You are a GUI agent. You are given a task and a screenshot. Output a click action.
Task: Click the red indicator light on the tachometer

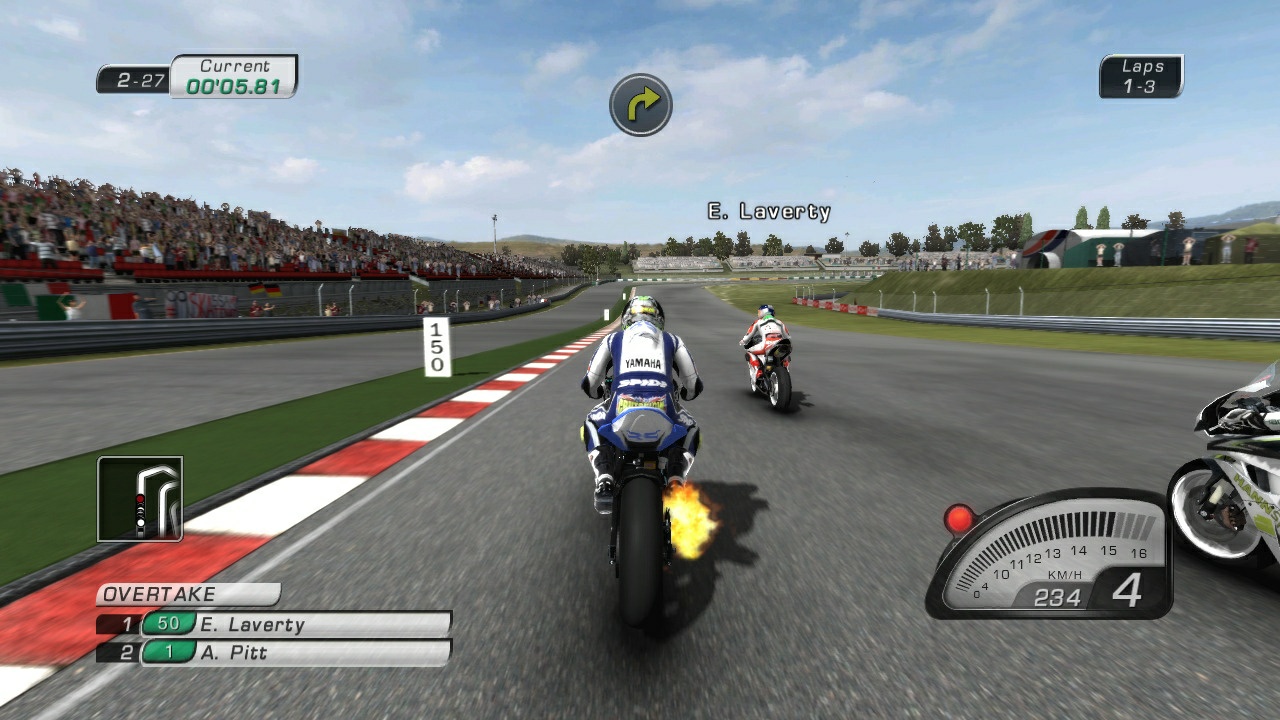pyautogui.click(x=957, y=517)
